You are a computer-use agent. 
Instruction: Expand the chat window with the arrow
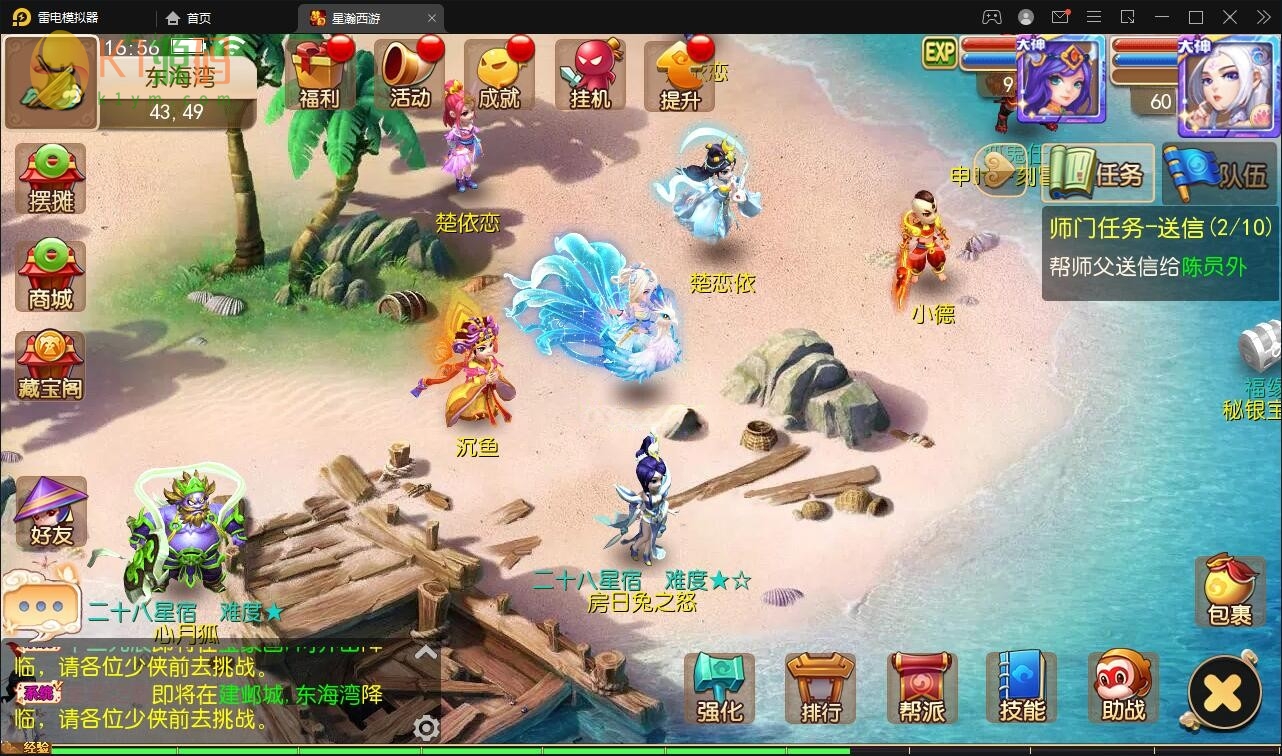(x=426, y=651)
